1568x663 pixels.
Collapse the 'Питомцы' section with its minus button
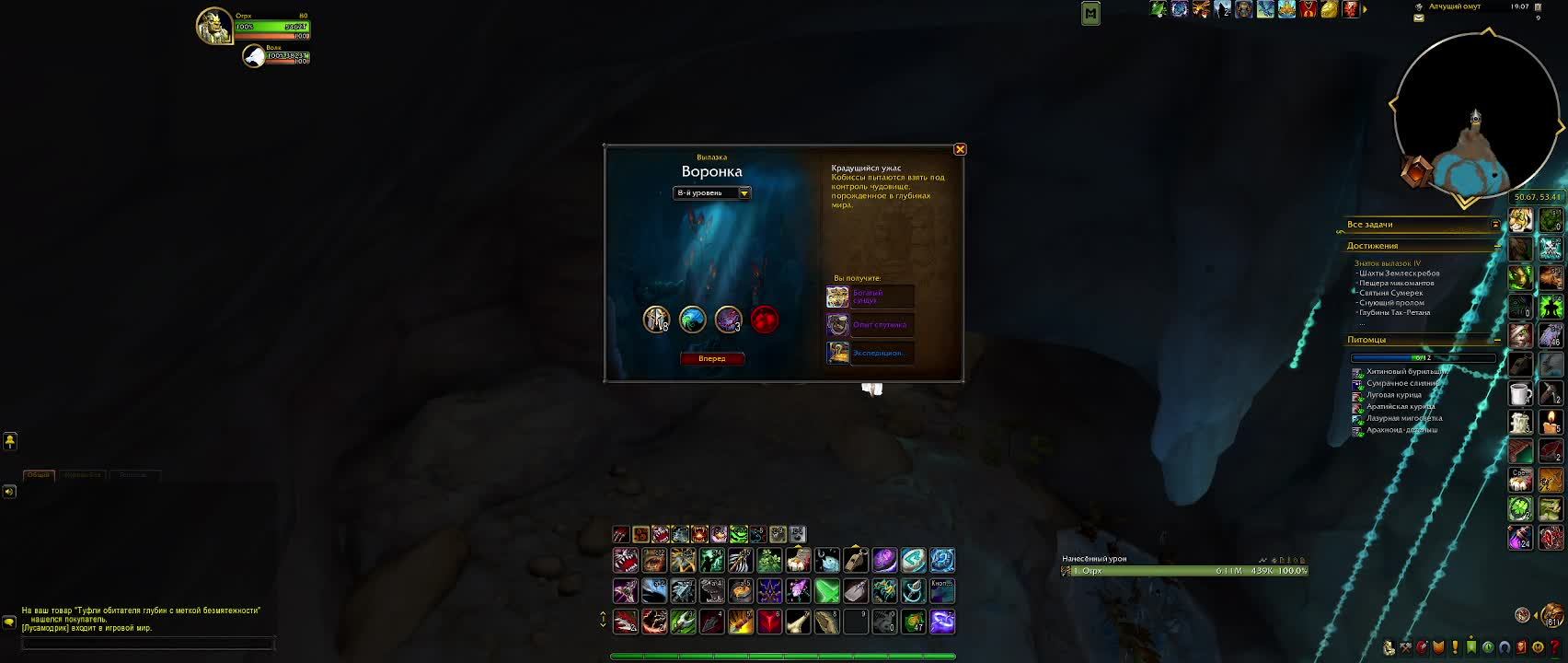(x=1497, y=340)
